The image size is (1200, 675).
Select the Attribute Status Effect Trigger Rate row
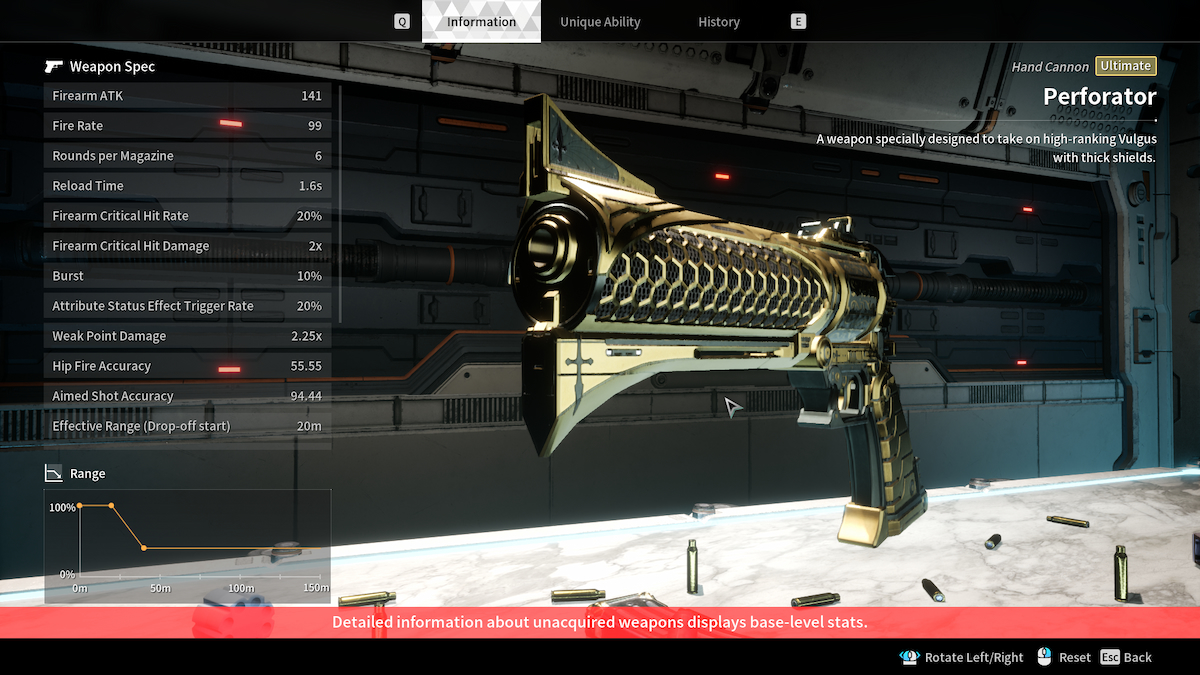[187, 306]
